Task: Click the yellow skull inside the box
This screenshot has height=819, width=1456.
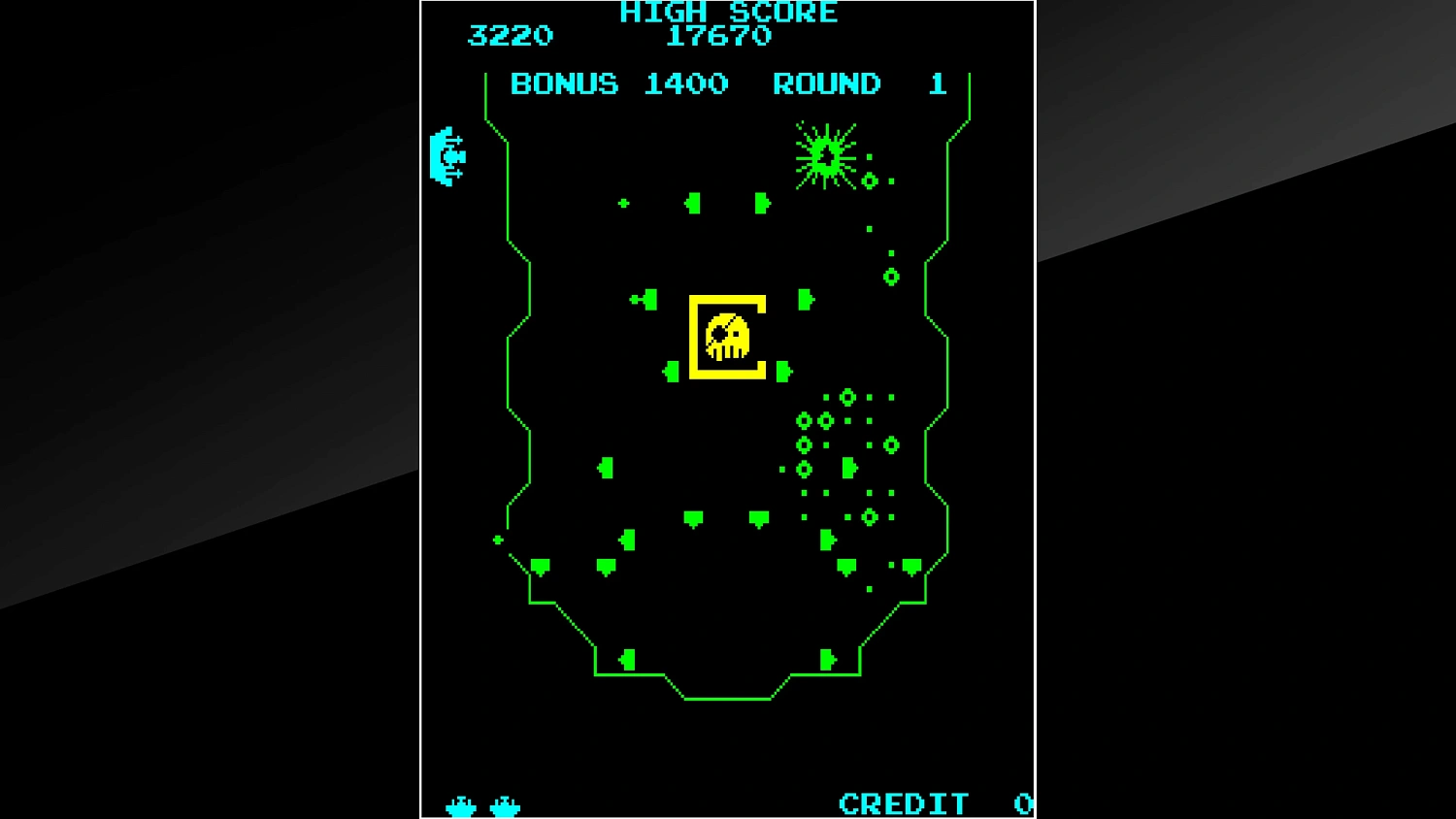Action: (728, 335)
